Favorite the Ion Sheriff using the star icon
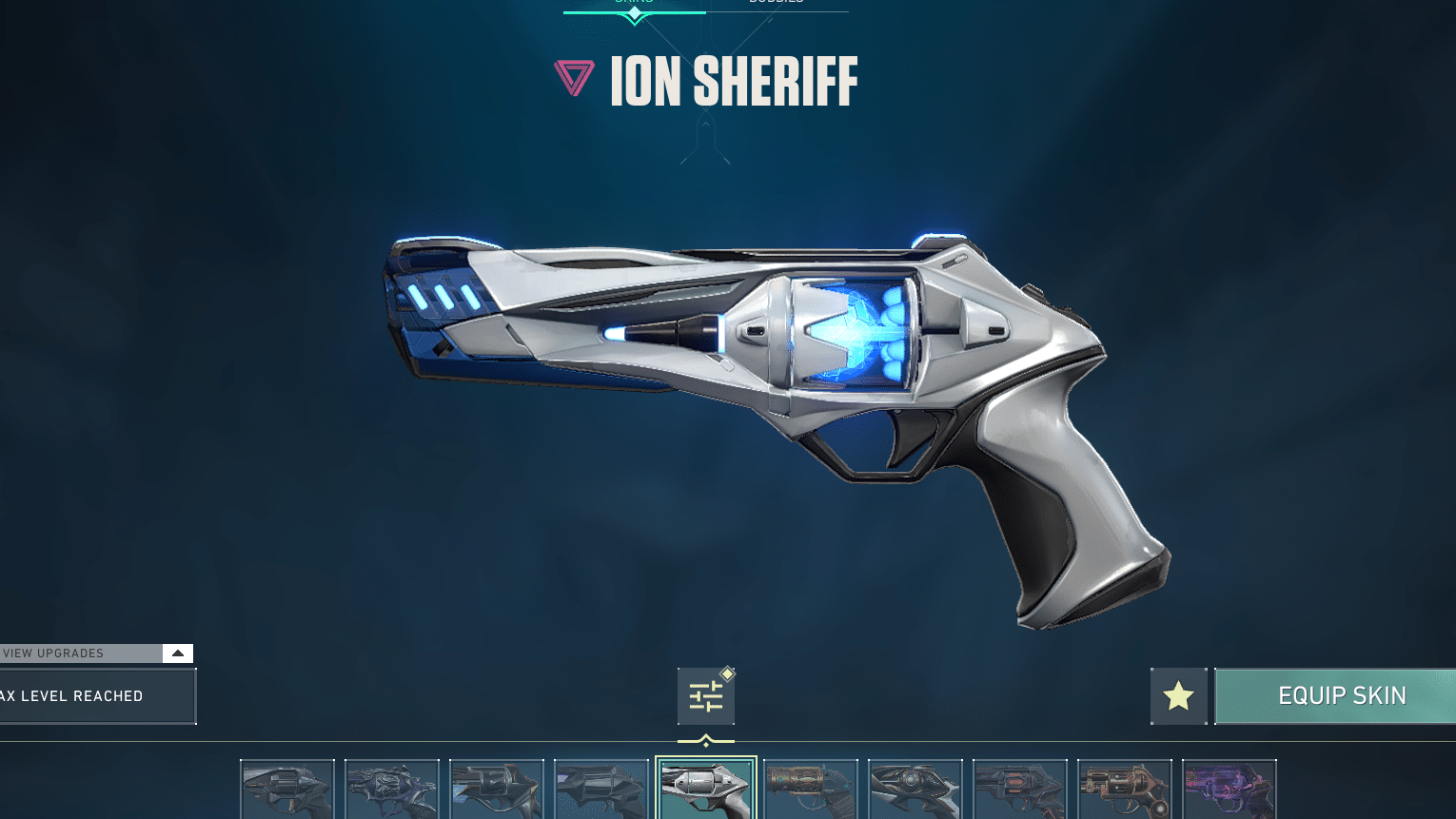1456x819 pixels. tap(1178, 695)
